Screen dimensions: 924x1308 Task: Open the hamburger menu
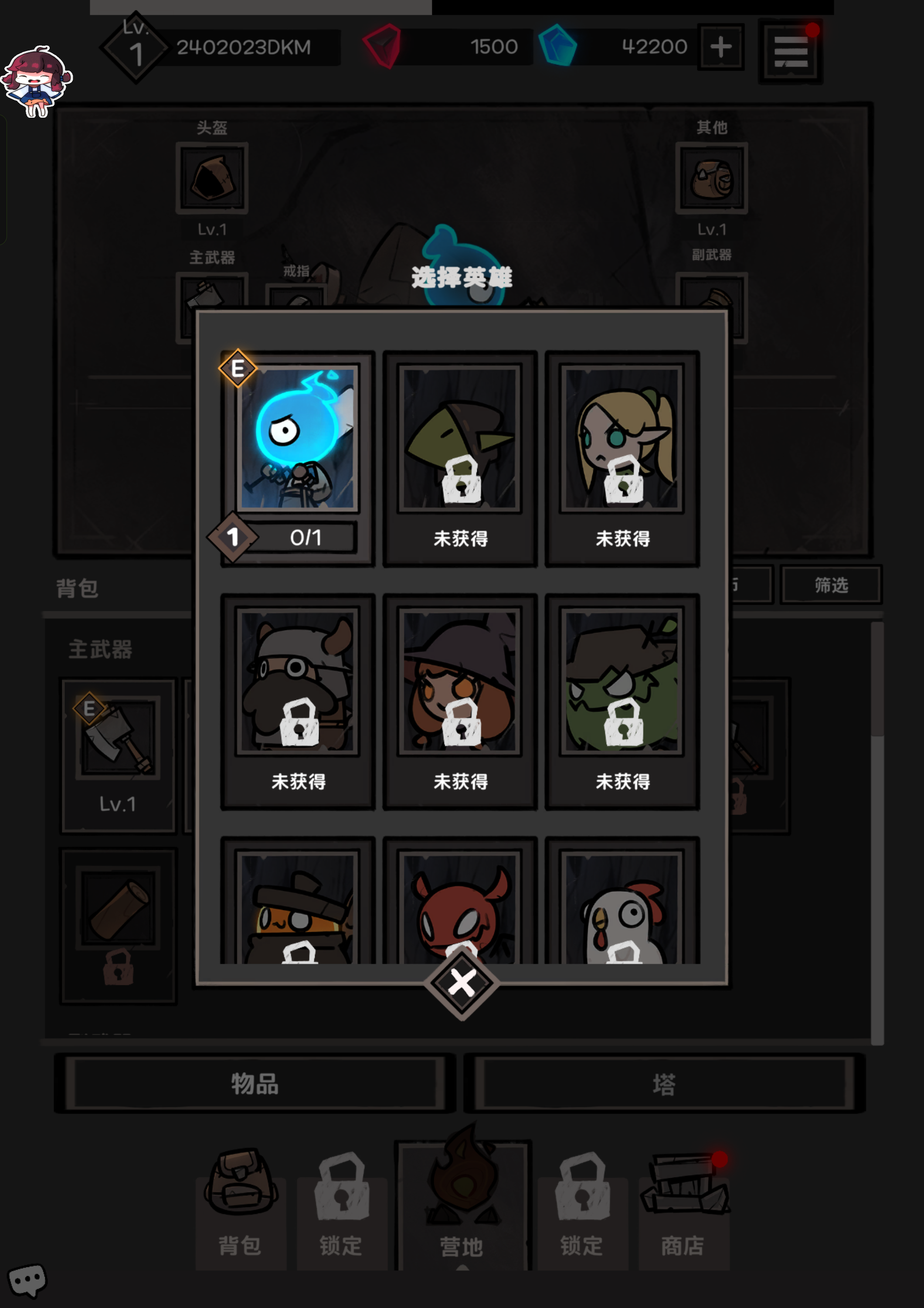coord(790,51)
